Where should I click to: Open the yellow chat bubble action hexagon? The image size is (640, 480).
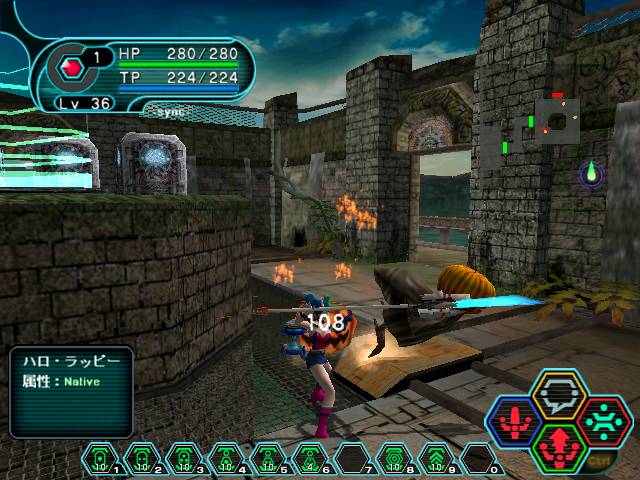[558, 396]
